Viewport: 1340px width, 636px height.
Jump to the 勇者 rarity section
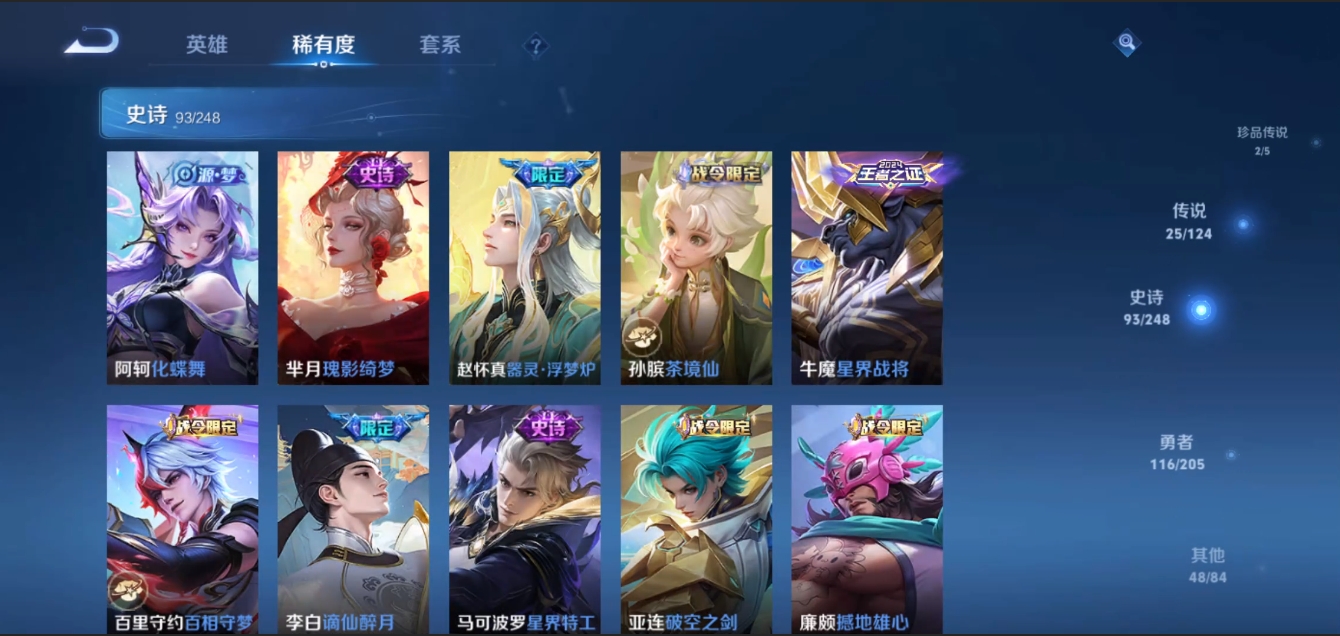(1177, 452)
